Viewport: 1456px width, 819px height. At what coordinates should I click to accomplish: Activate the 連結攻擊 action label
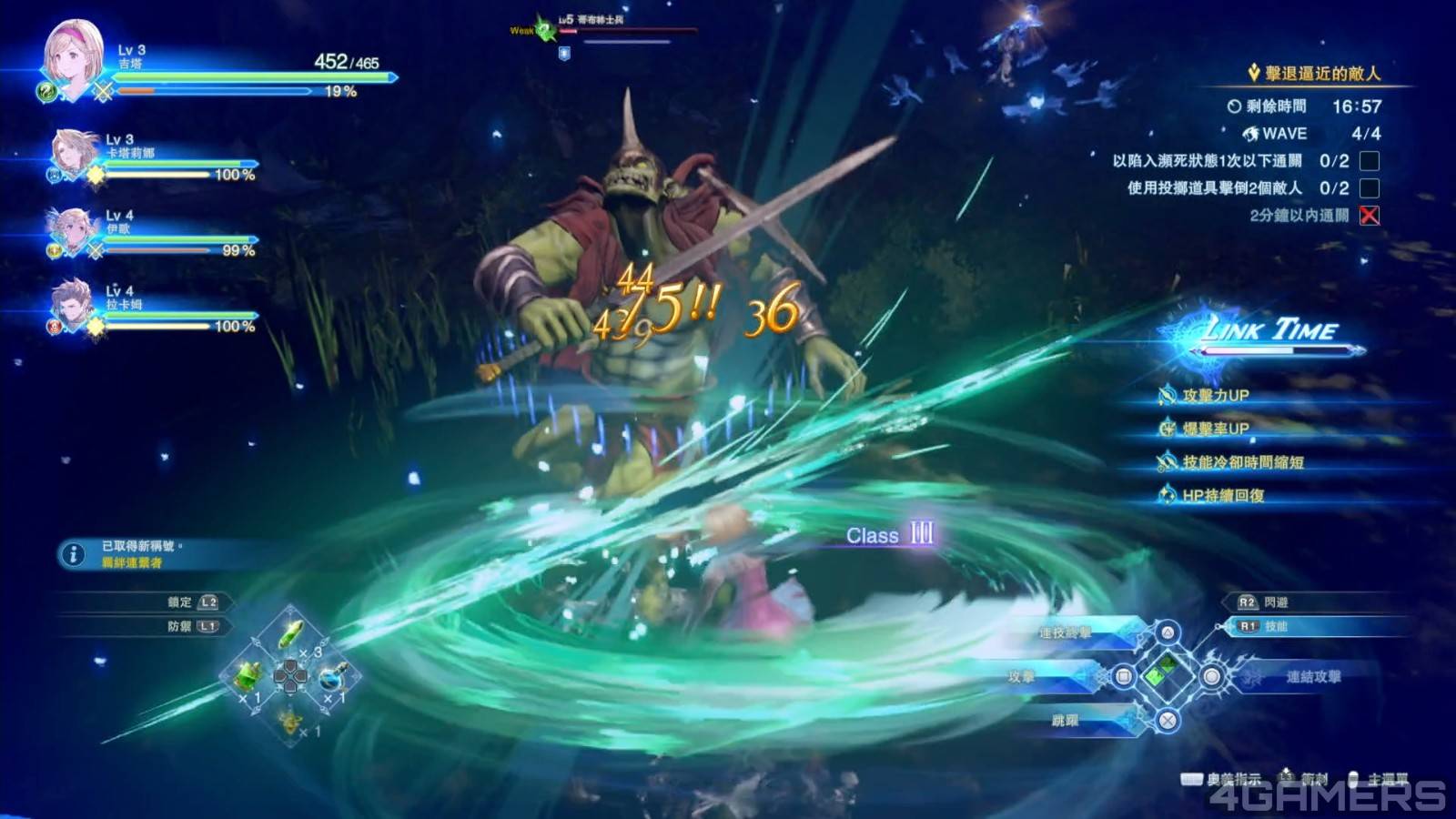[x=1312, y=676]
